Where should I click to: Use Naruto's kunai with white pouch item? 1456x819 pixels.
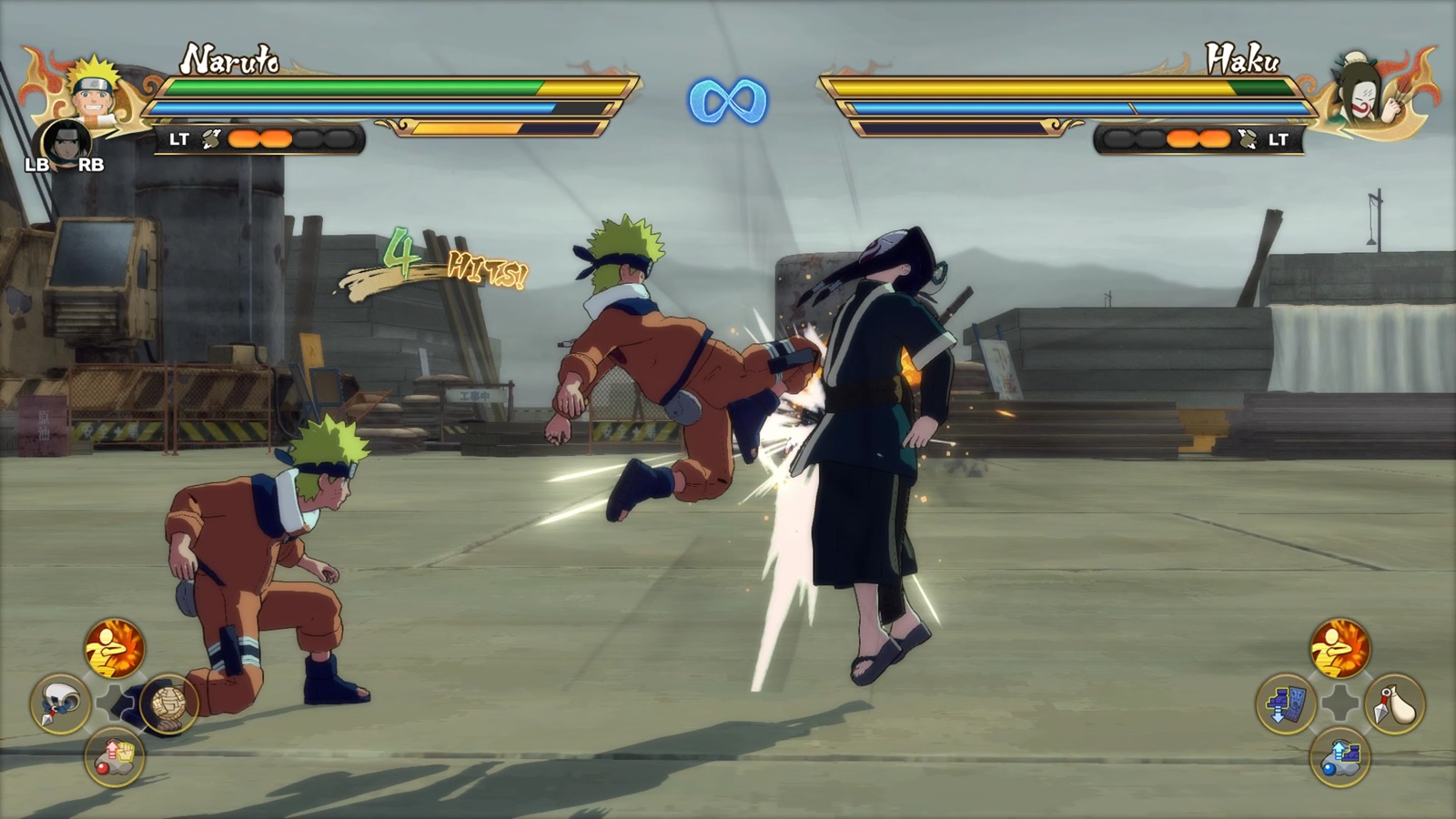click(x=60, y=703)
